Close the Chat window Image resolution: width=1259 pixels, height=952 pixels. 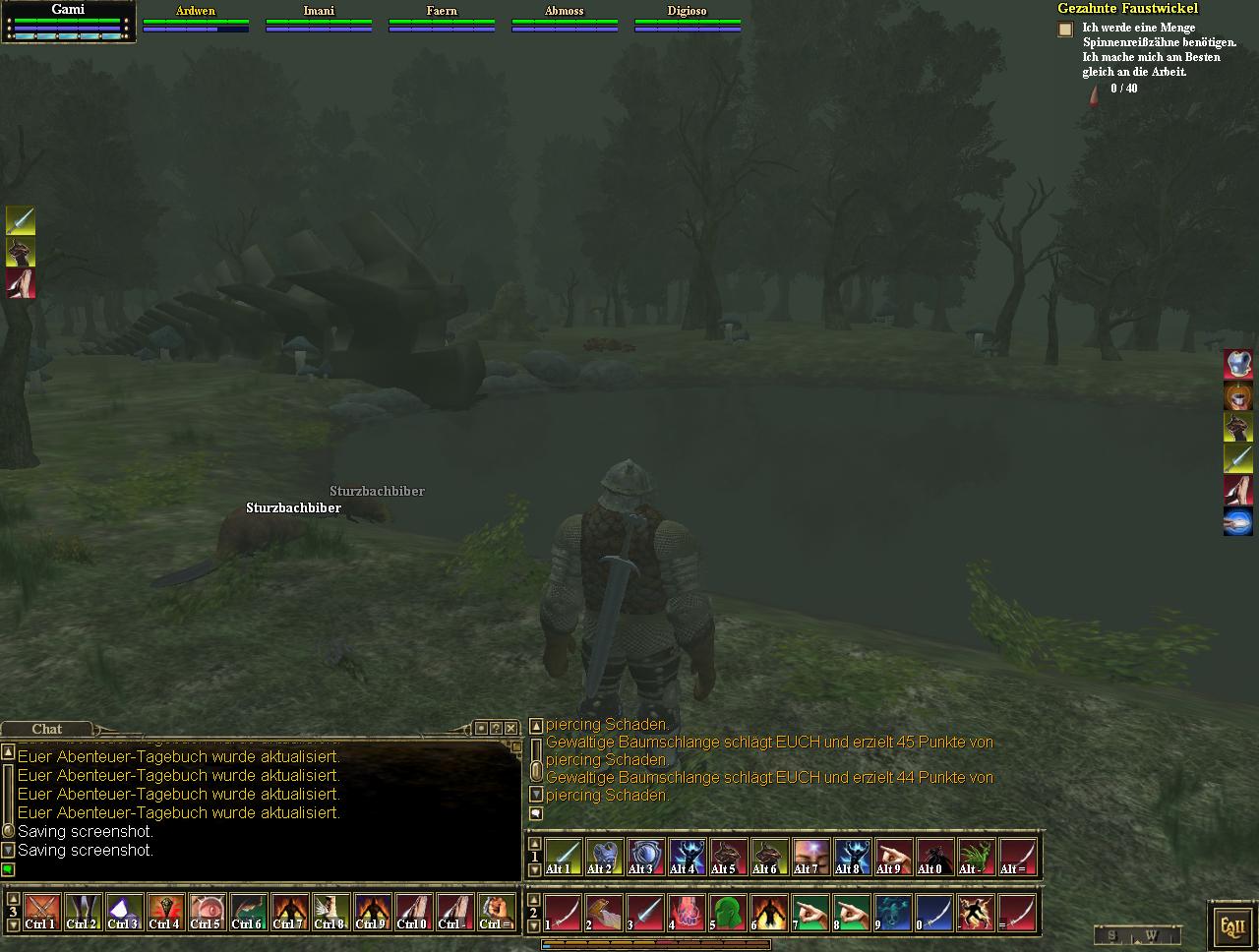[510, 728]
